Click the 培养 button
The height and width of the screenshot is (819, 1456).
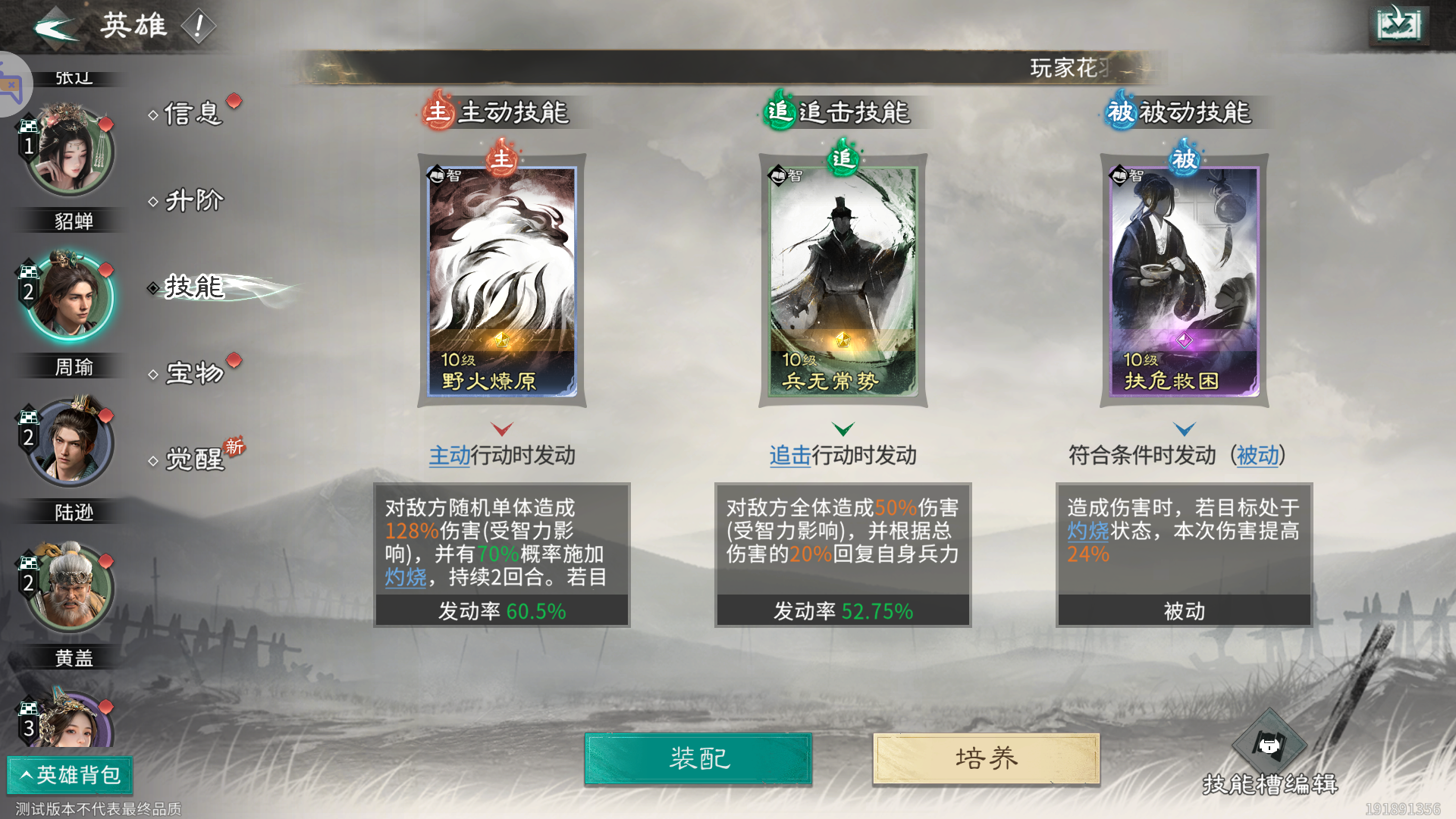985,758
